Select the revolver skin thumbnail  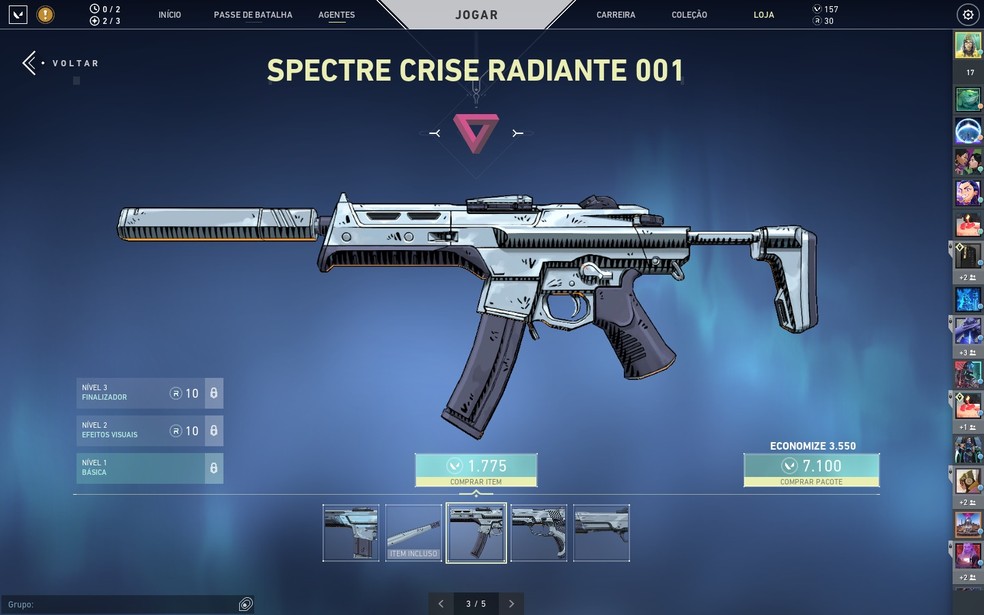(x=538, y=532)
